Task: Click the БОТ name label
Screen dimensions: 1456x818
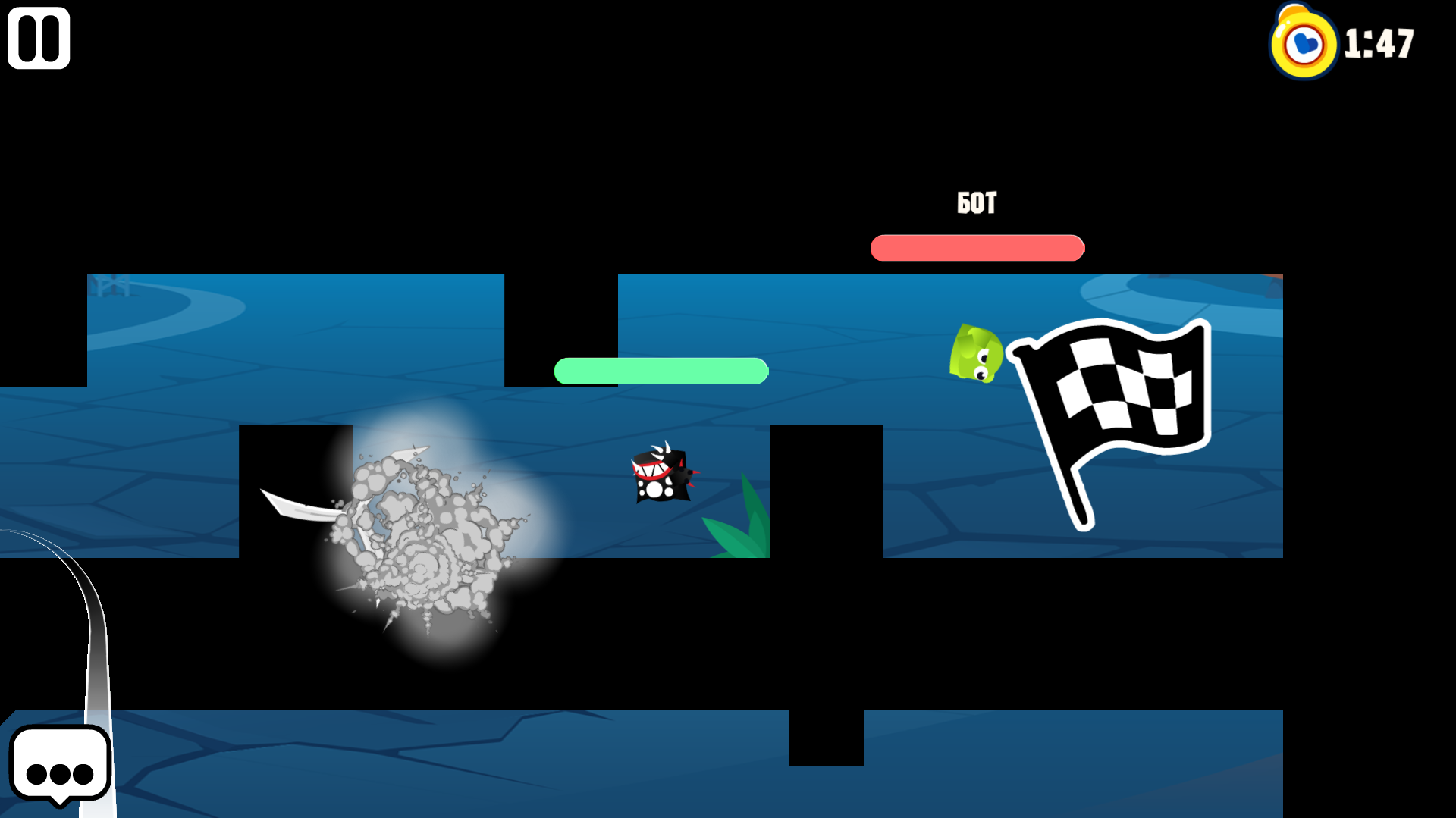Action: 977,202
